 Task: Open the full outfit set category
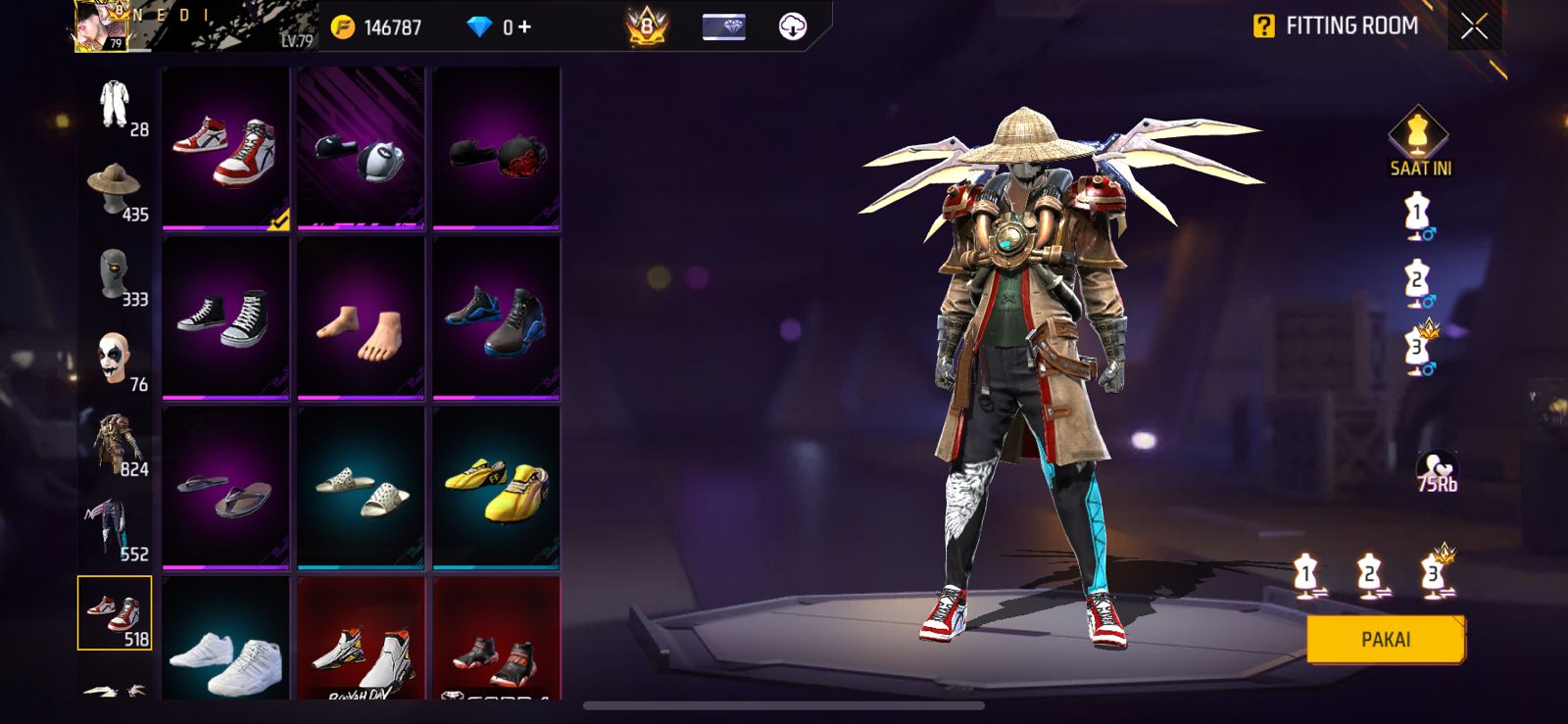click(x=116, y=106)
